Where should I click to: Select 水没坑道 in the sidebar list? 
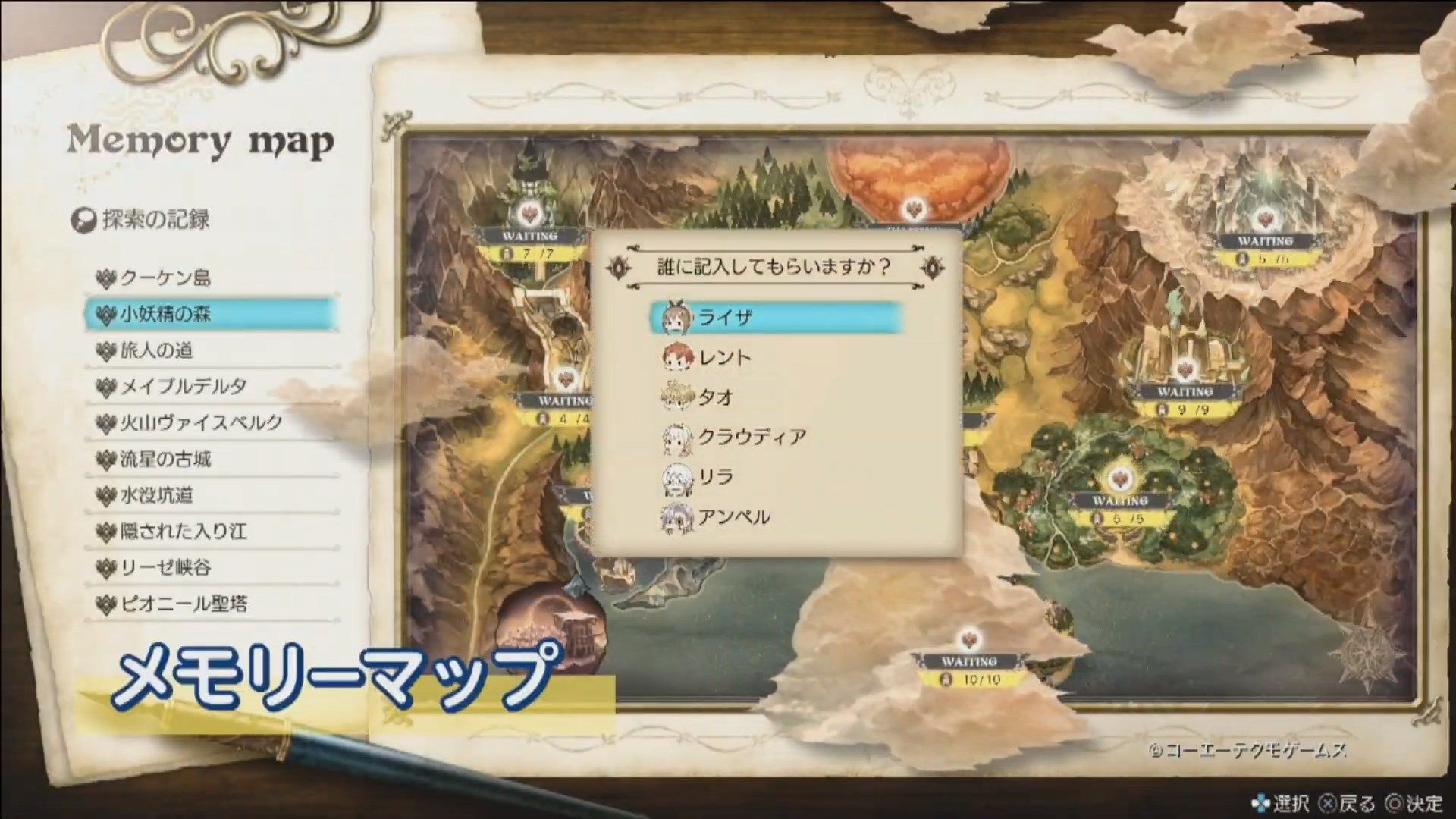click(x=159, y=496)
